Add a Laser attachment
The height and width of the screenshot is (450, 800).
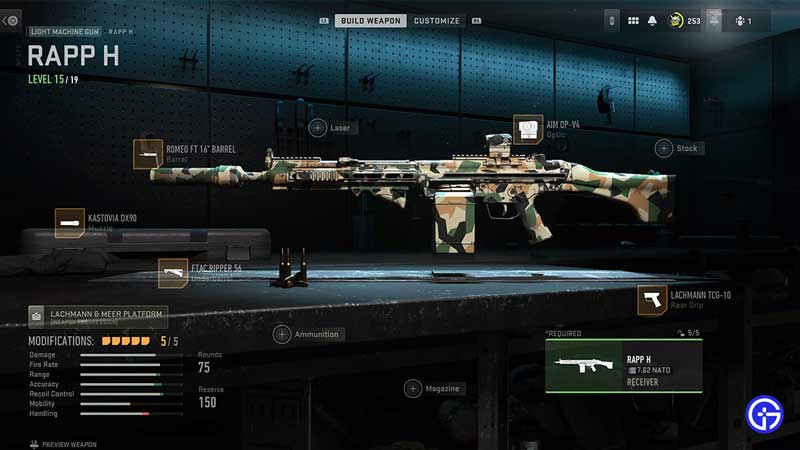[x=318, y=127]
